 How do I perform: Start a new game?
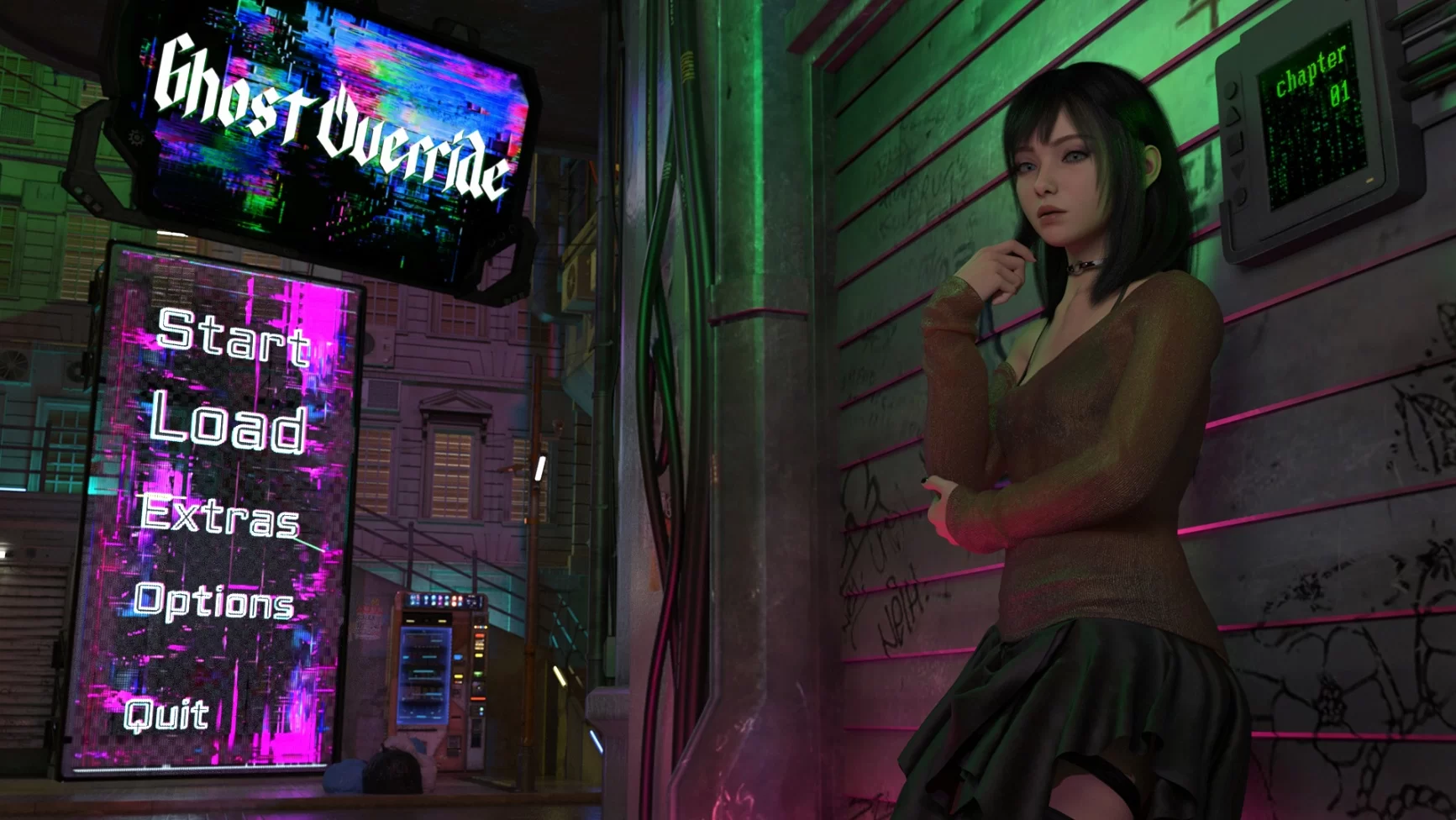[x=234, y=338]
